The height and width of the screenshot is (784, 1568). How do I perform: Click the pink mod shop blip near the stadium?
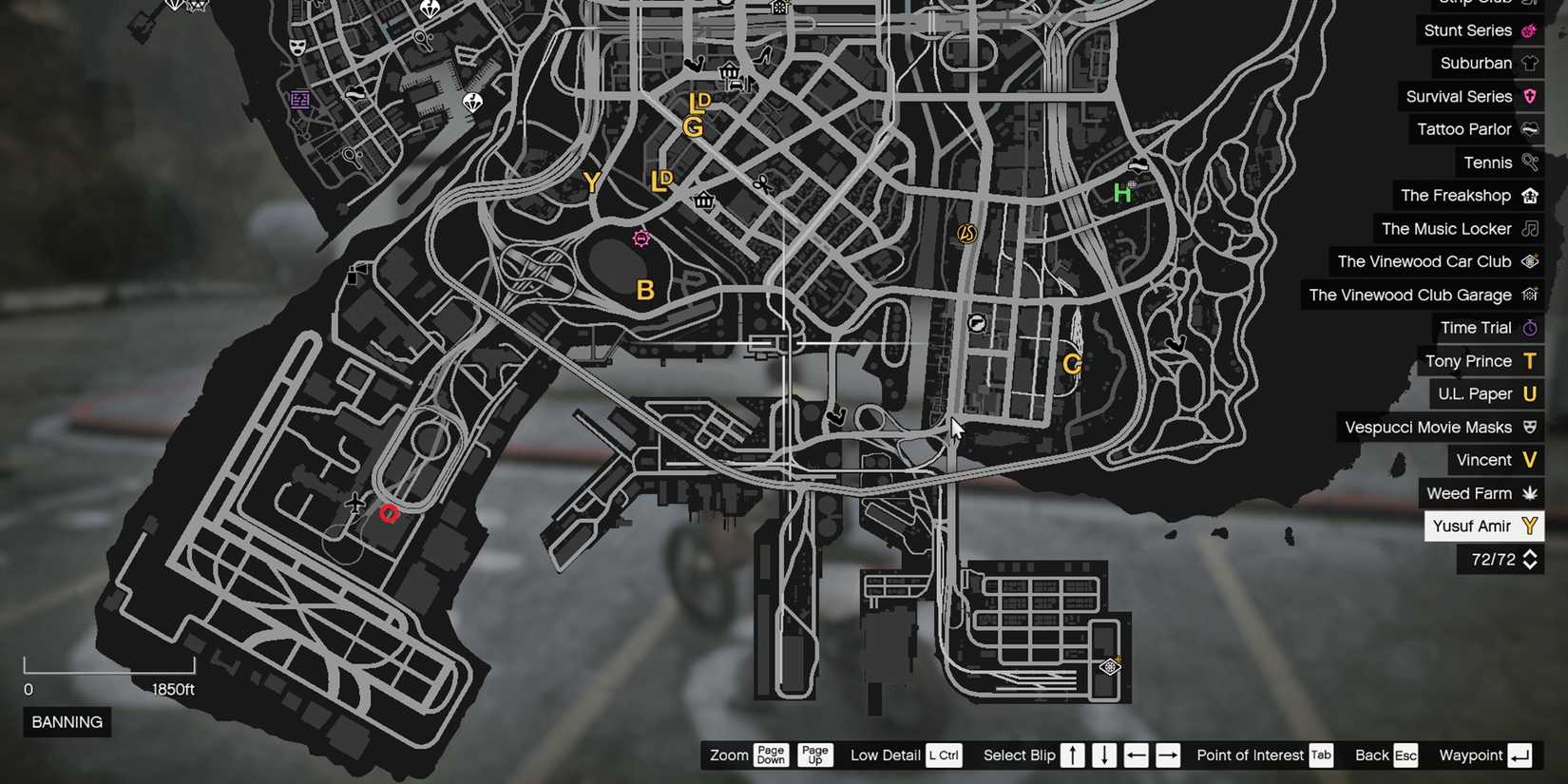pos(641,238)
